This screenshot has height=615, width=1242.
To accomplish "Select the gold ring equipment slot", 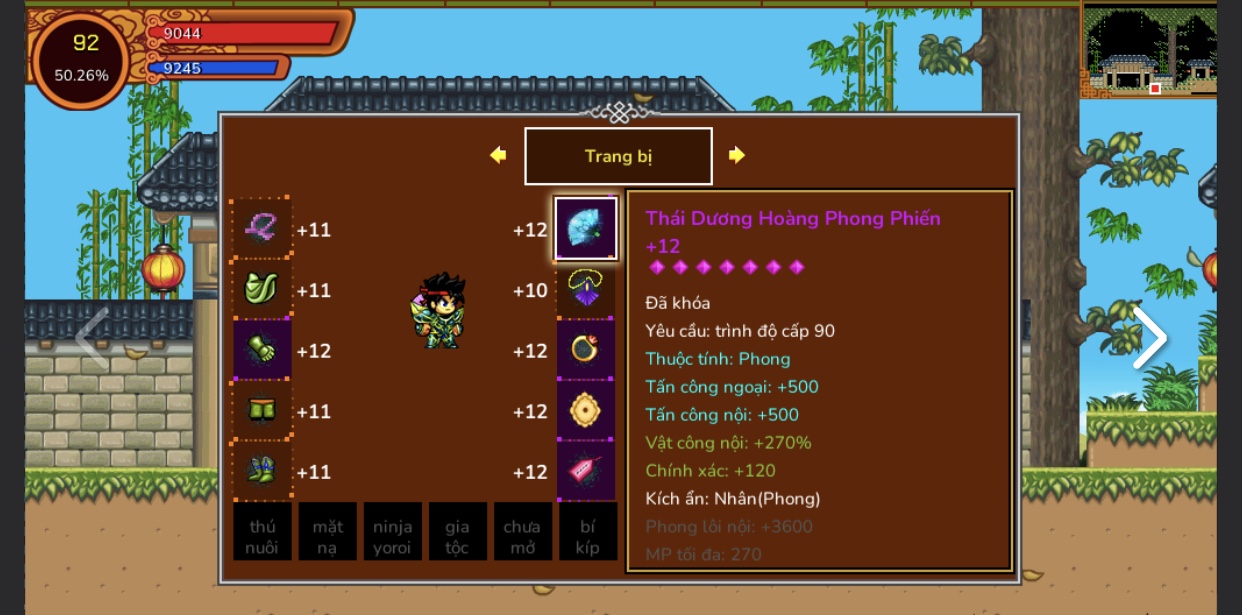I will pyautogui.click(x=586, y=350).
